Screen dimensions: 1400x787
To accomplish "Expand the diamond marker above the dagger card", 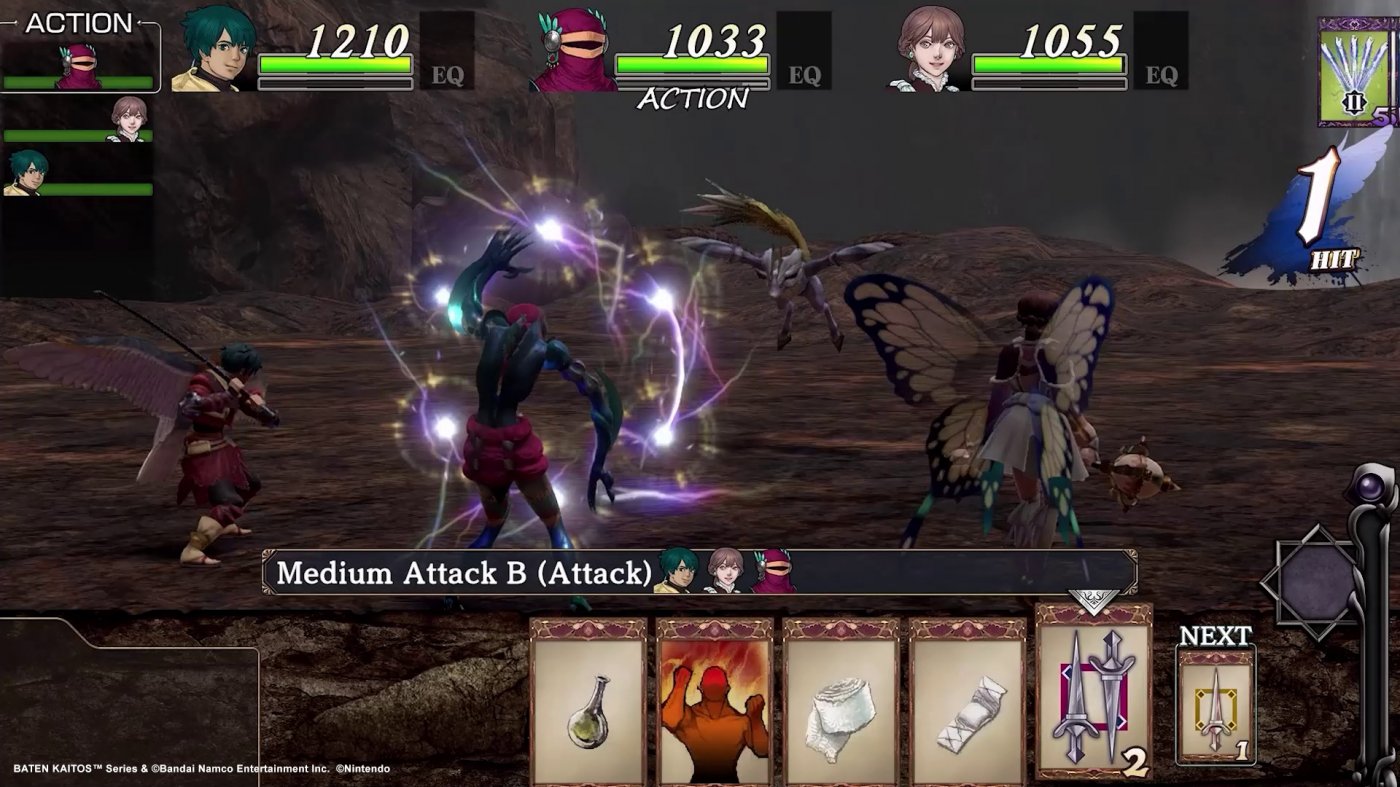I will click(1093, 600).
